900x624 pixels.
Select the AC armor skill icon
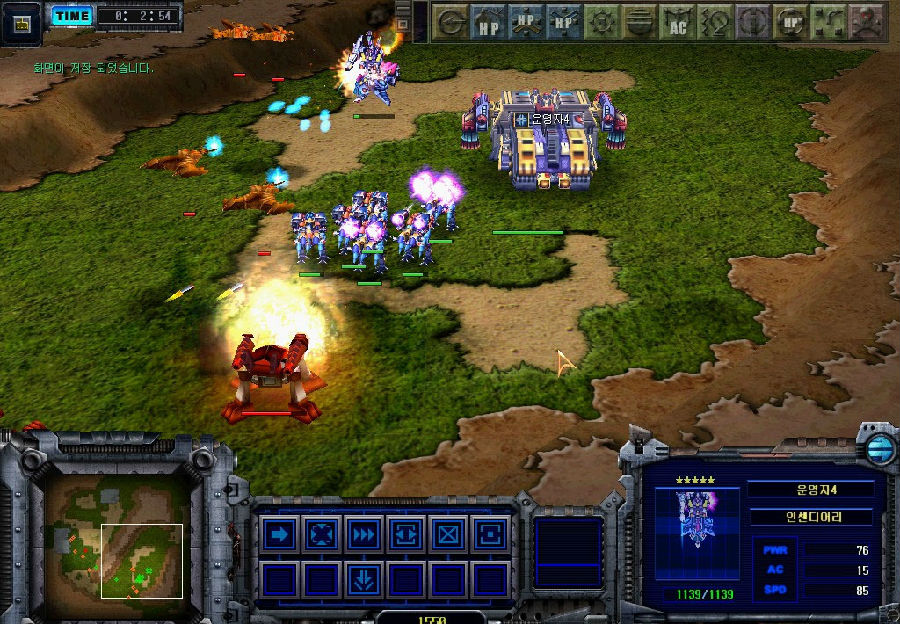(679, 22)
